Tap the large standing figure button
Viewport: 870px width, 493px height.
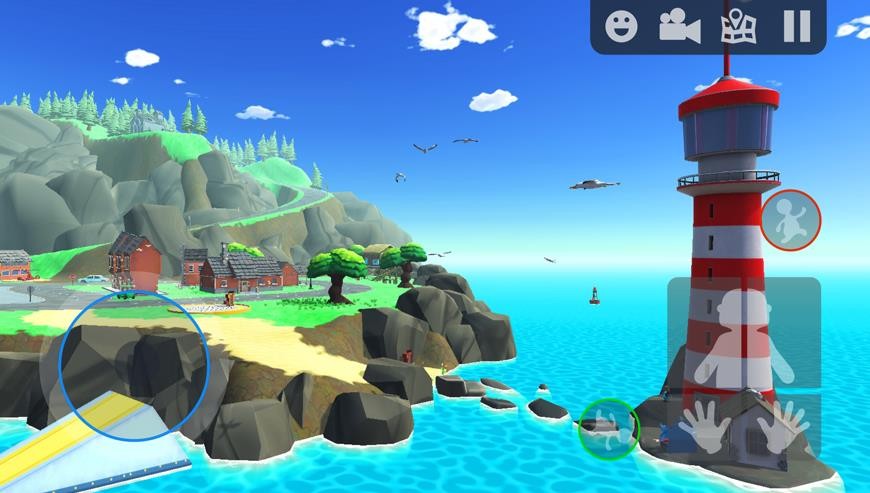pos(743,336)
